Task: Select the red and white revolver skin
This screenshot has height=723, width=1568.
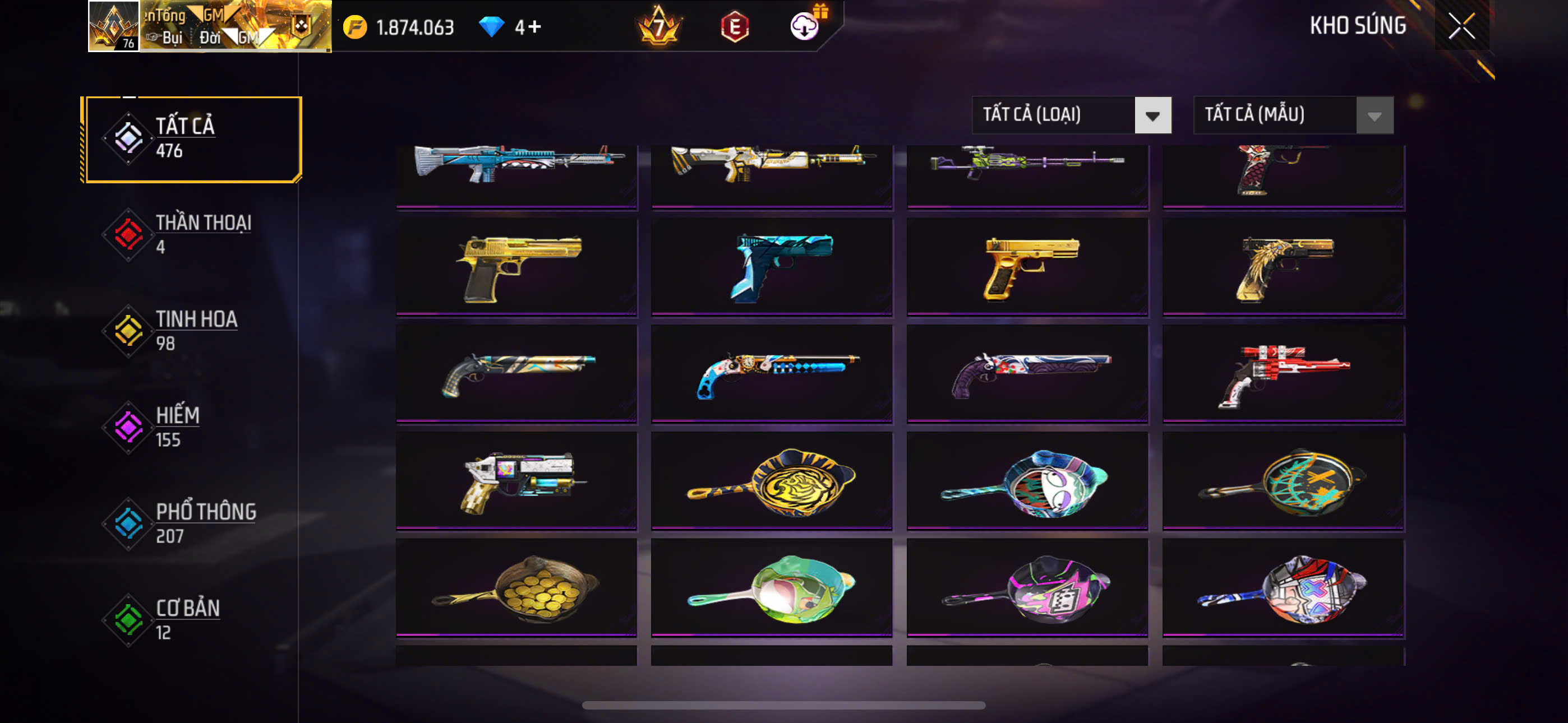Action: (x=1283, y=374)
